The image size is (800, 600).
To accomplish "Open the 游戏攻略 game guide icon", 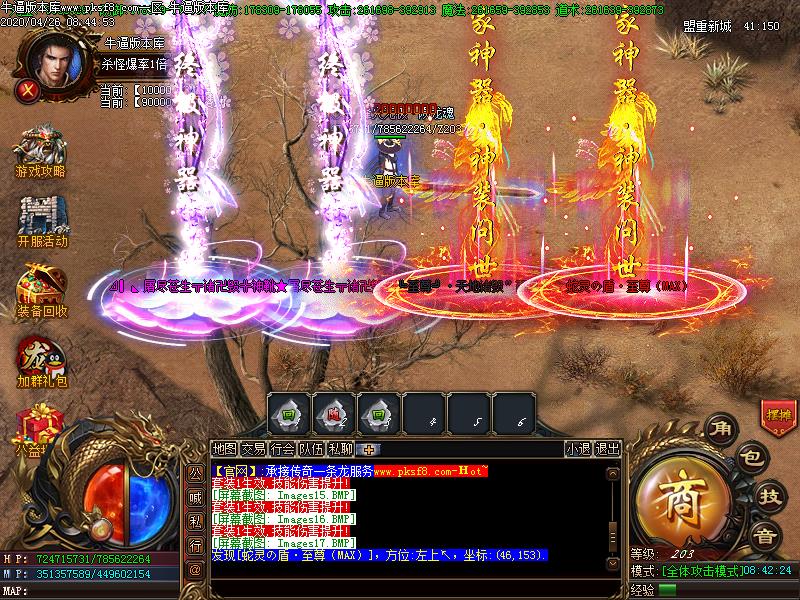I will pos(40,150).
